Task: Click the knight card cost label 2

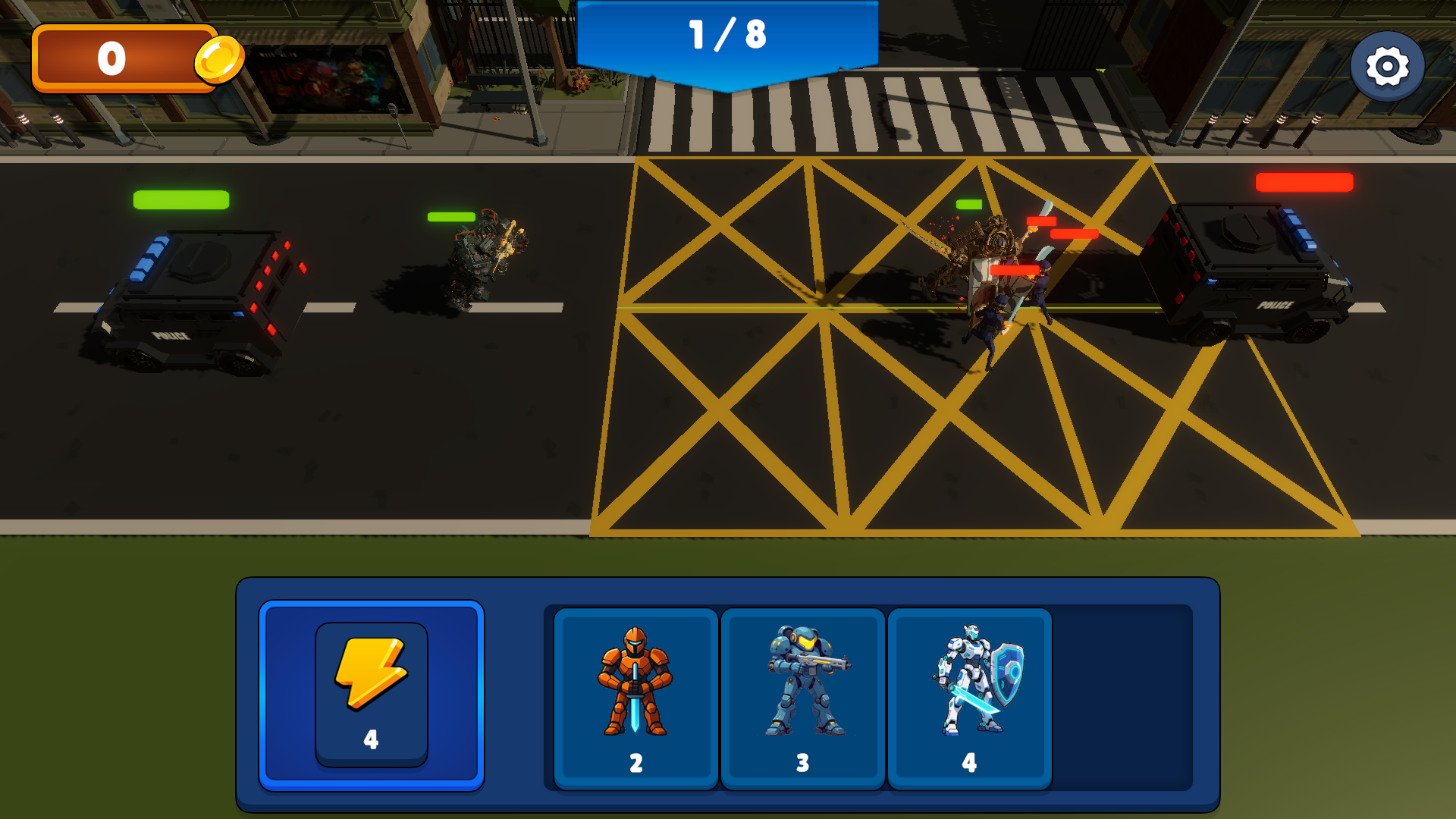Action: pos(635,765)
